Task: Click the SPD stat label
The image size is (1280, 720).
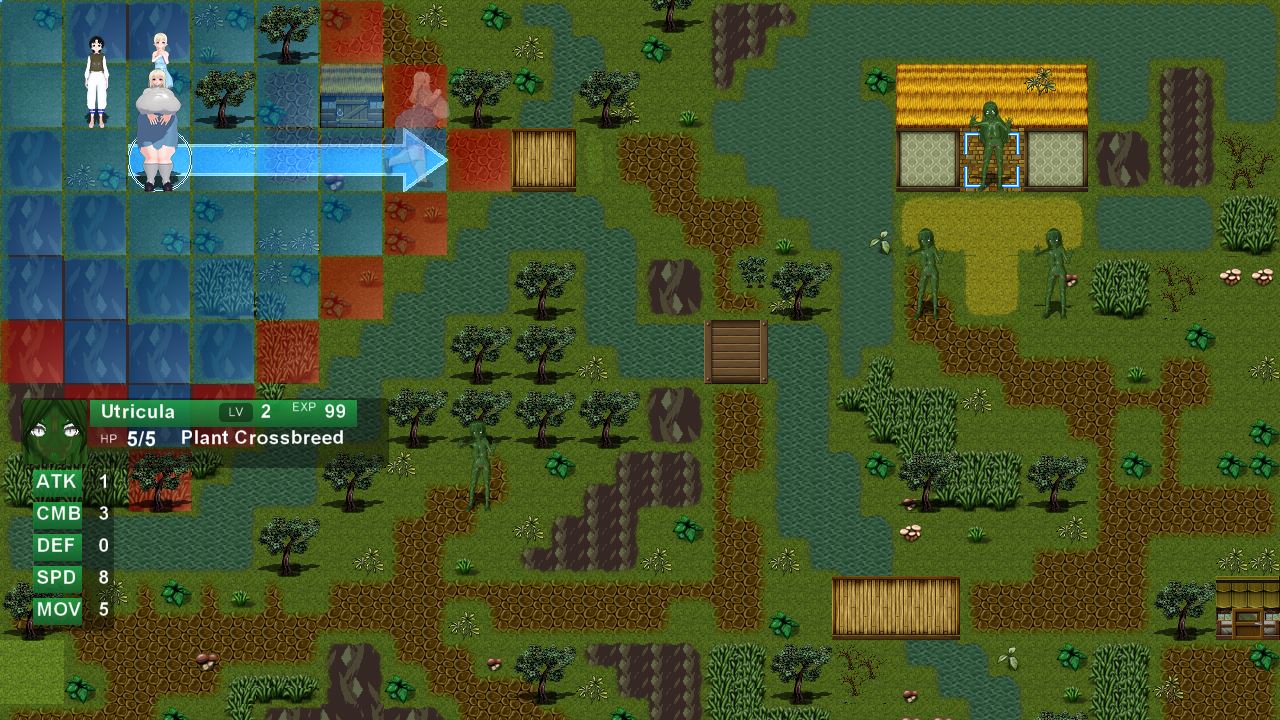Action: coord(56,577)
